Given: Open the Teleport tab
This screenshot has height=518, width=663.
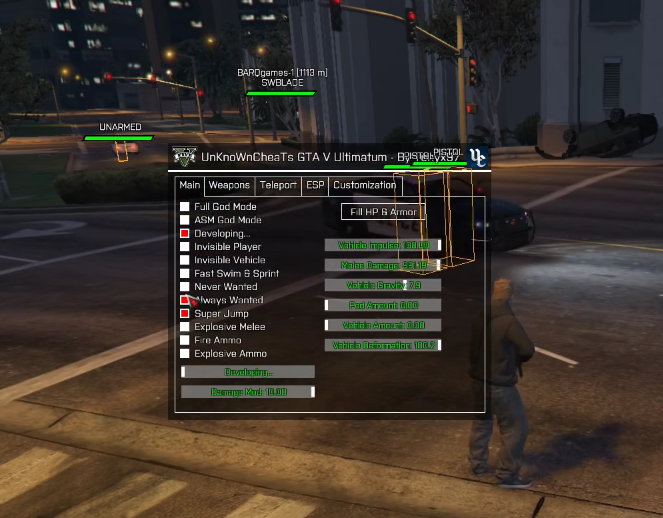Looking at the screenshot, I should pyautogui.click(x=278, y=185).
